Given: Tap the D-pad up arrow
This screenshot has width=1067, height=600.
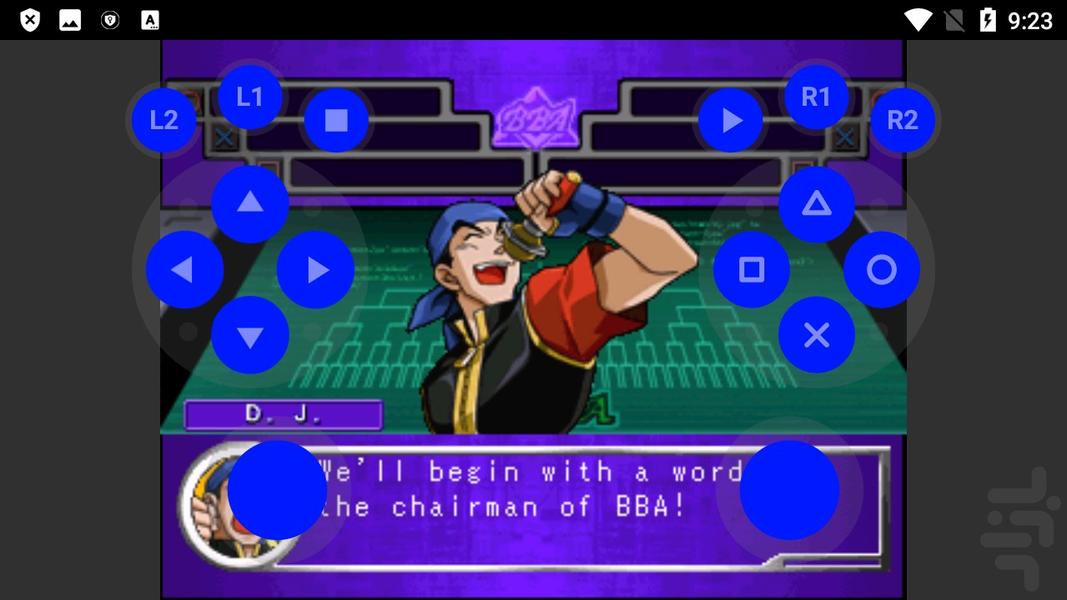Looking at the screenshot, I should point(250,204).
